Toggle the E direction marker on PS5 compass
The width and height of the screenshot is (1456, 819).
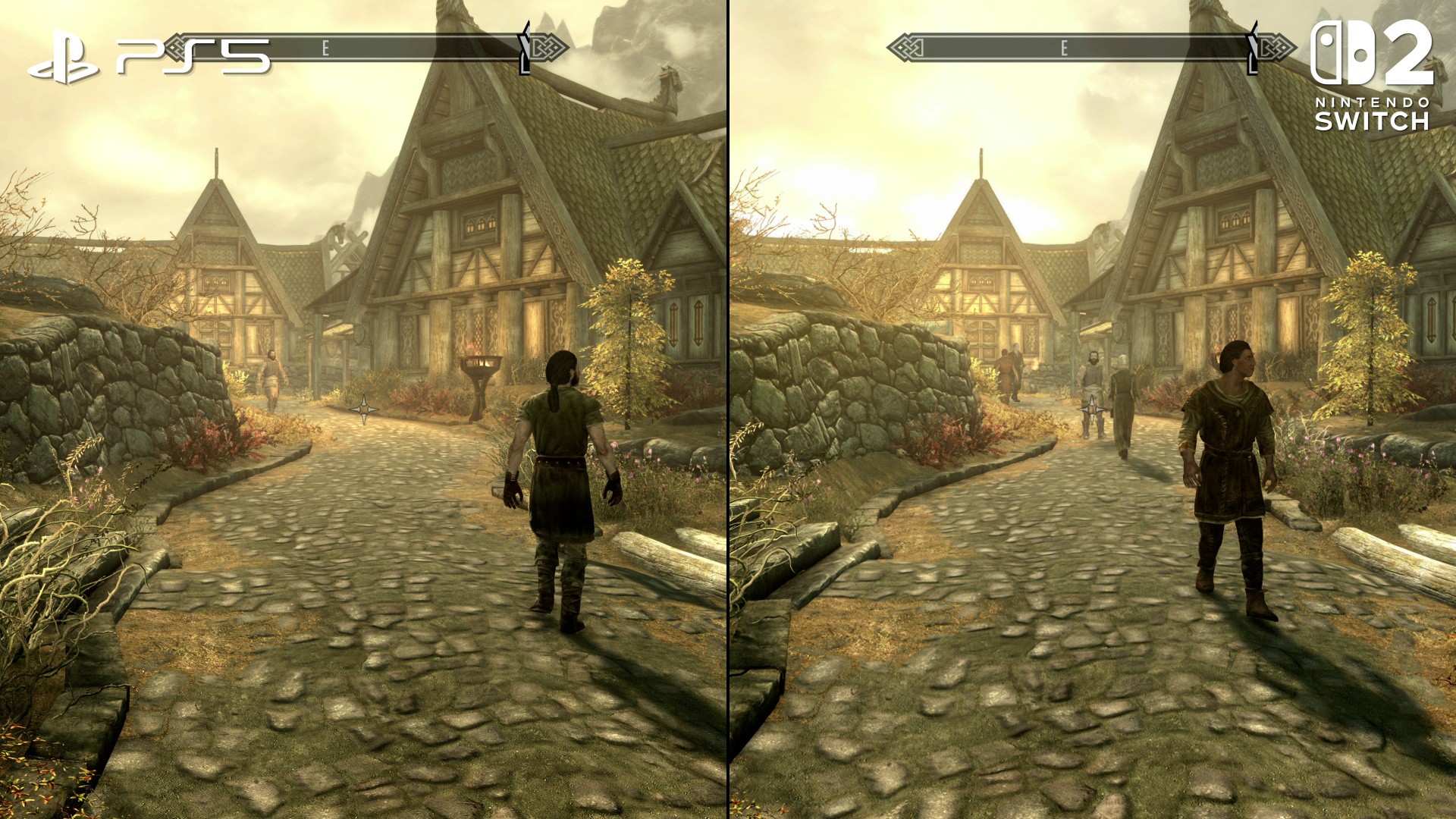[326, 48]
